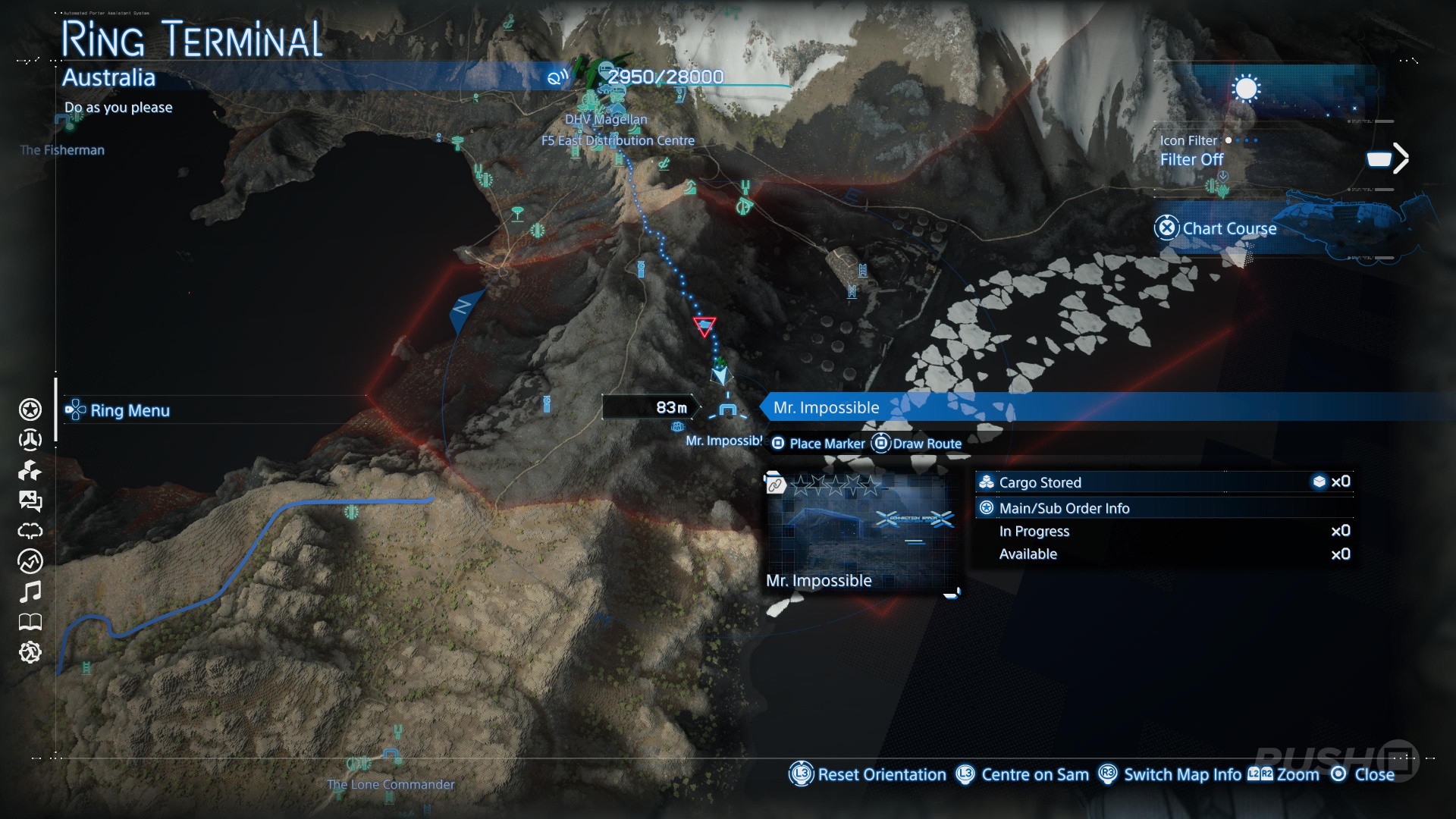The height and width of the screenshot is (819, 1456).
Task: Choose the Chart Course option
Action: 1228,228
